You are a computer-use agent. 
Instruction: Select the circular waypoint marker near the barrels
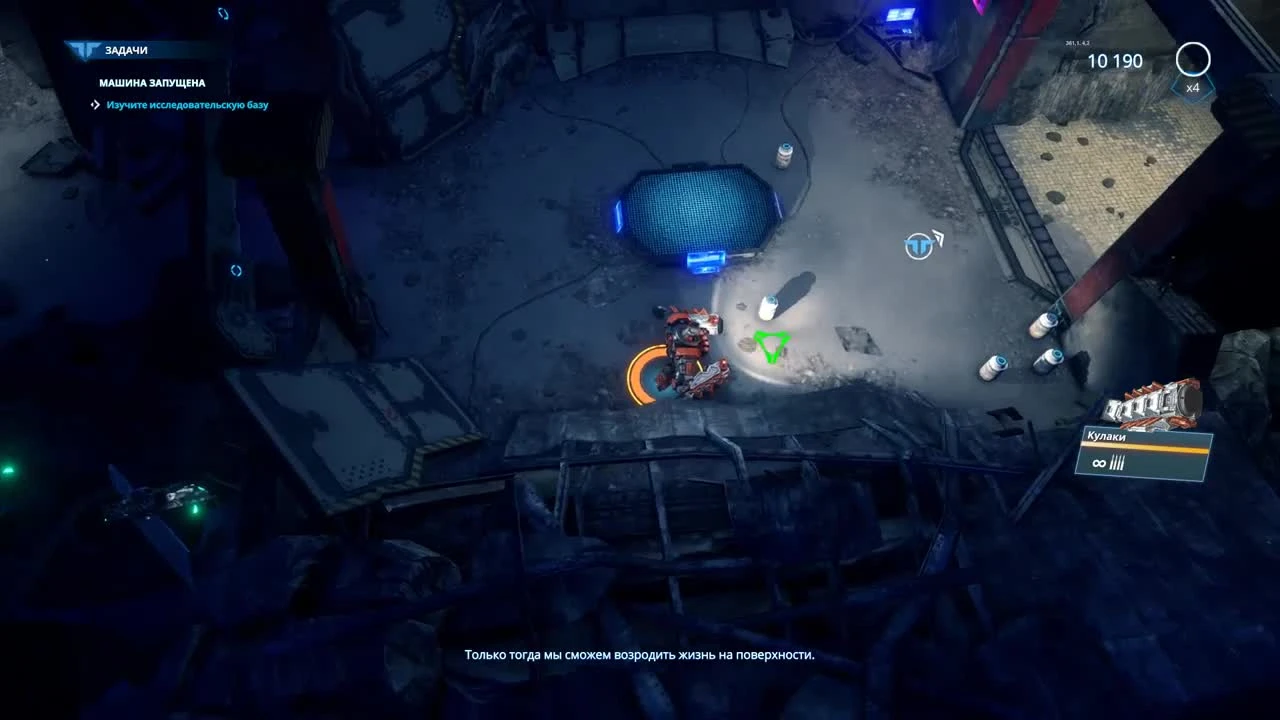[918, 245]
